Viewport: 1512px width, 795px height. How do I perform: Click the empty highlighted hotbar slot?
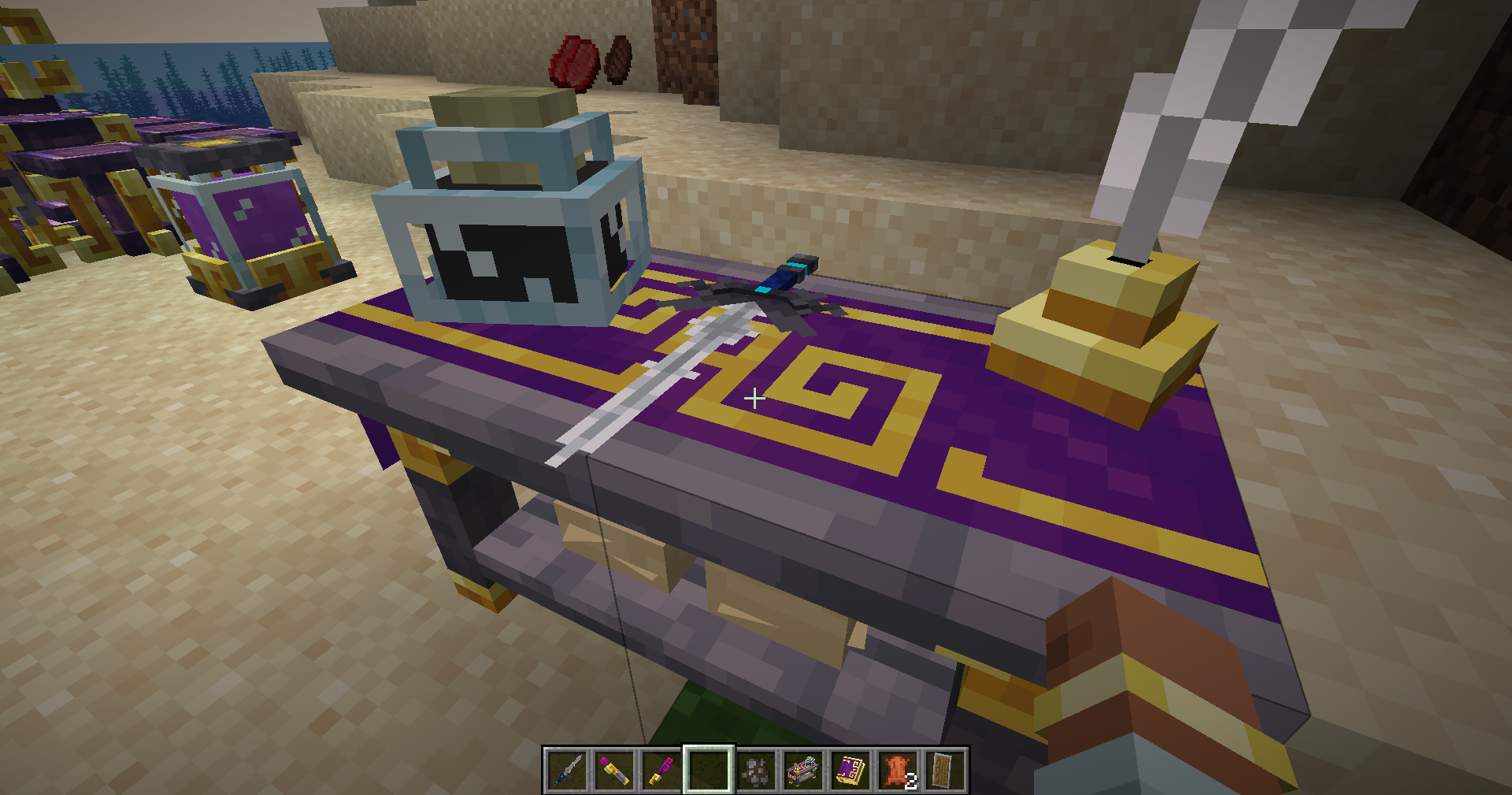(709, 770)
